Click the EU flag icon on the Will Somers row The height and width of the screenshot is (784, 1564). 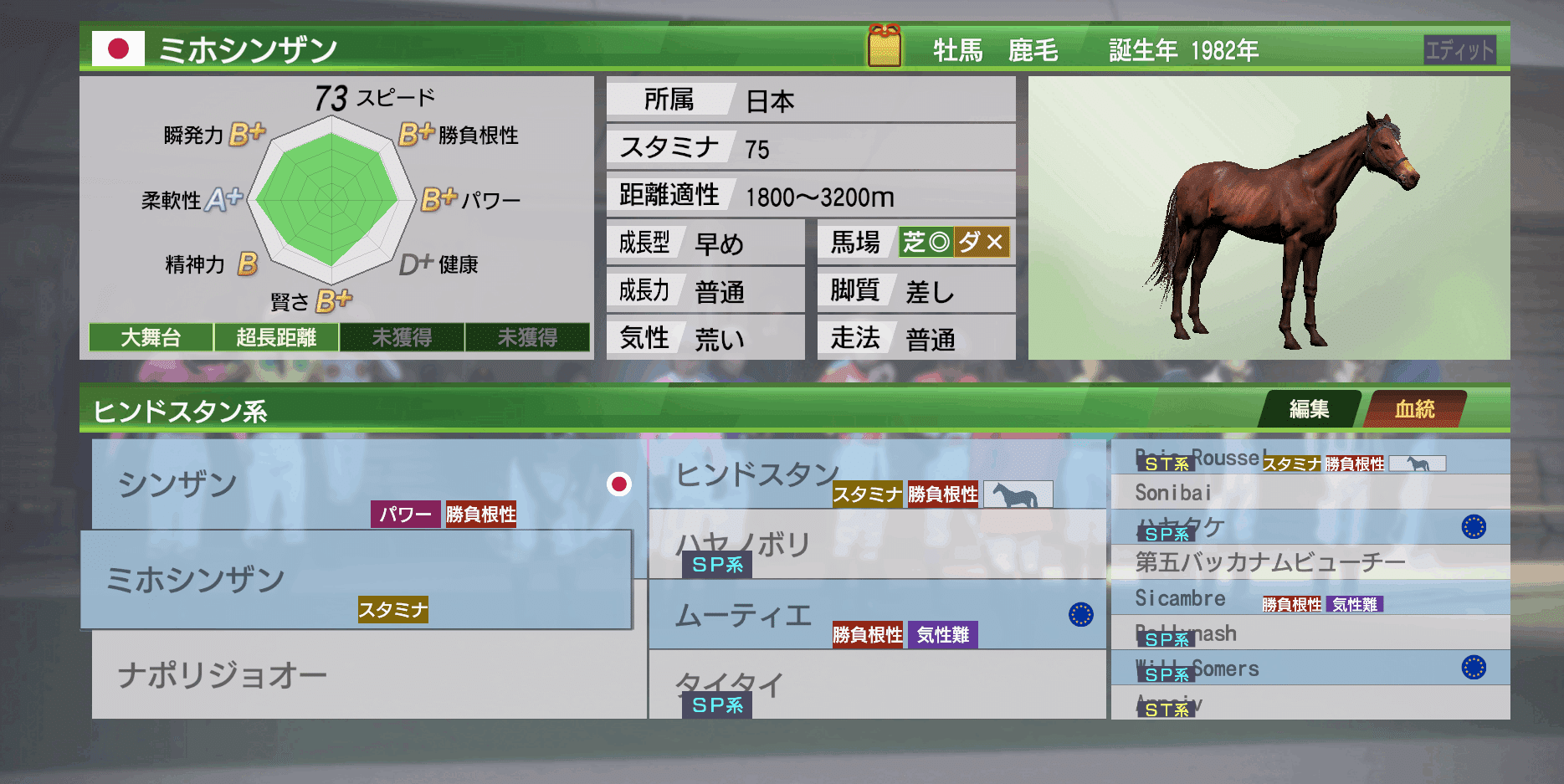pos(1474,669)
